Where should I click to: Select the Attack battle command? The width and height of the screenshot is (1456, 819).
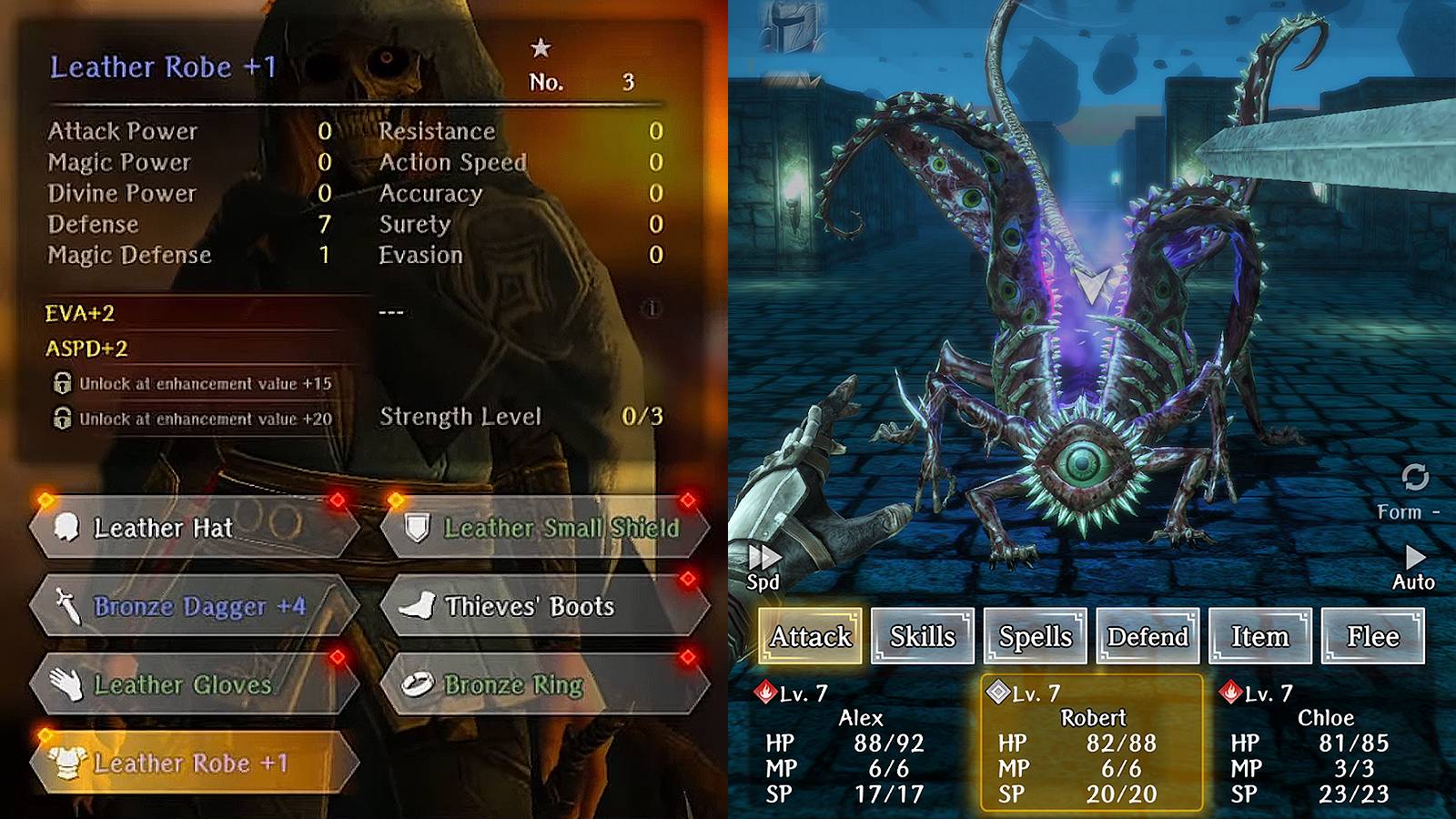[x=810, y=636]
